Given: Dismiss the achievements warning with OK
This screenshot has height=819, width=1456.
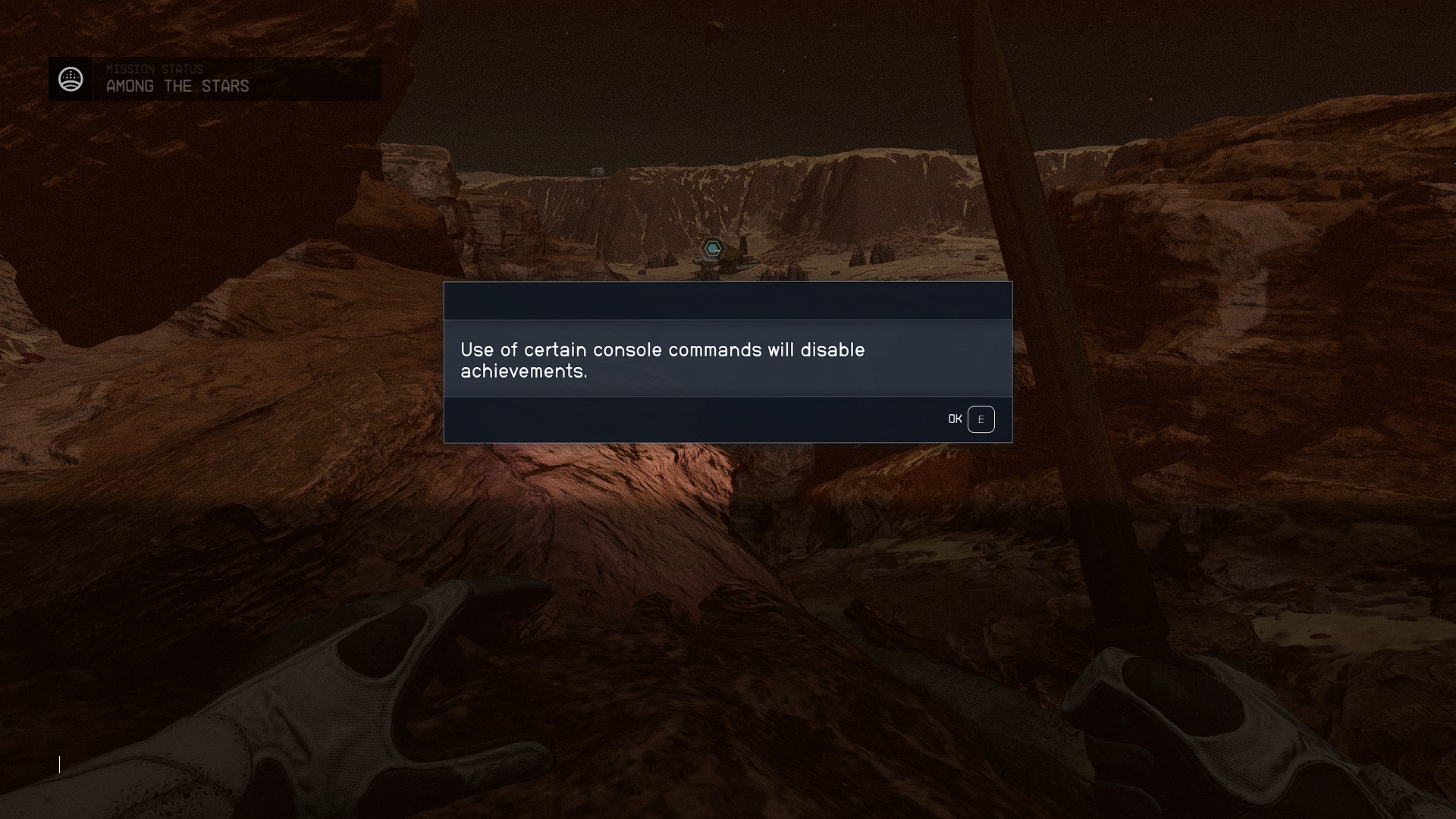Looking at the screenshot, I should pos(954,419).
